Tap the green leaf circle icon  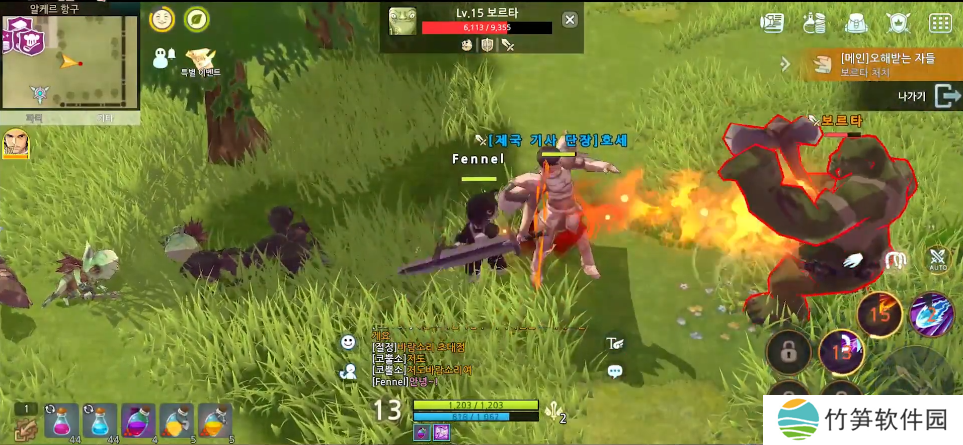tap(197, 19)
